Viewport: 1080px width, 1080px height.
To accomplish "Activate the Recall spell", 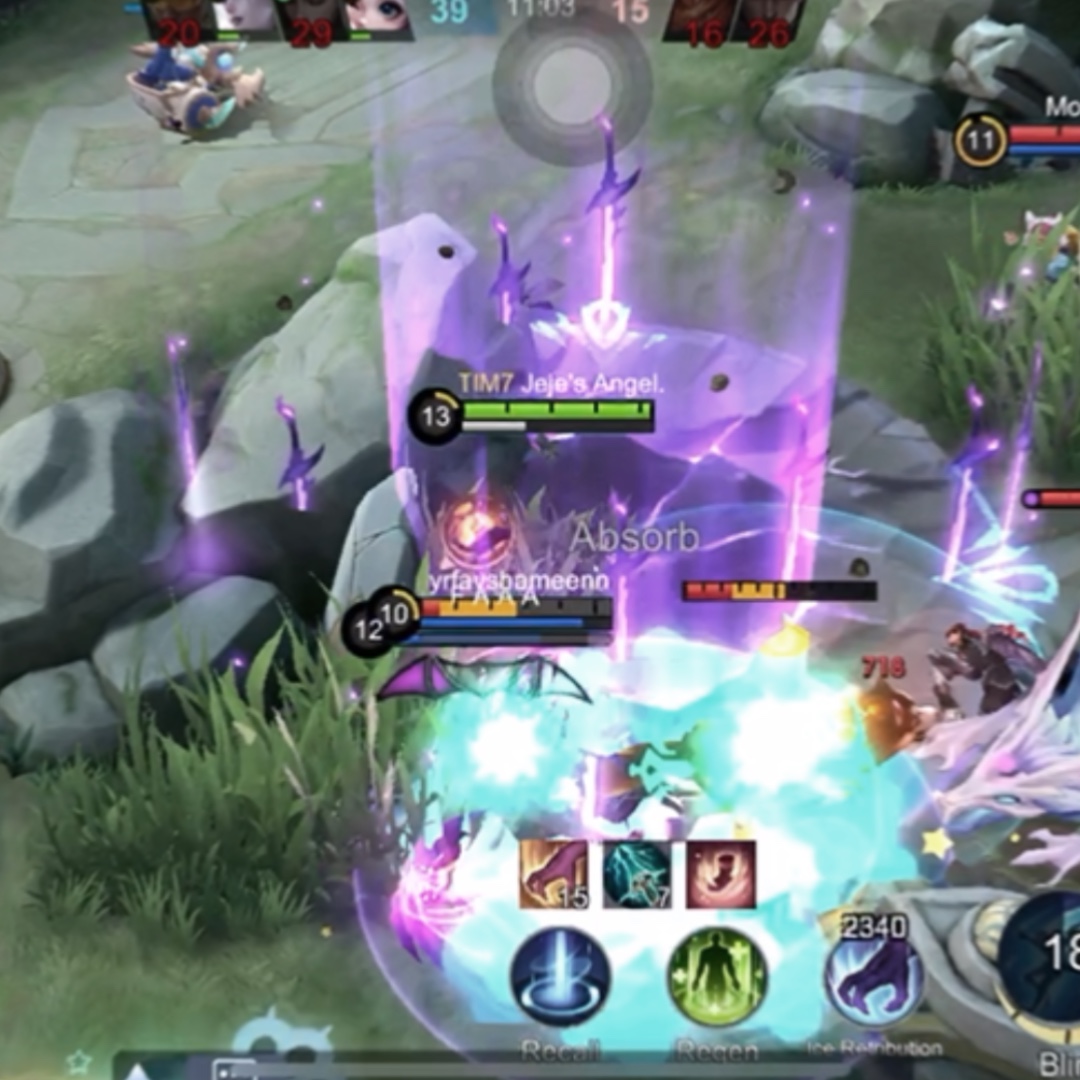I will [560, 977].
